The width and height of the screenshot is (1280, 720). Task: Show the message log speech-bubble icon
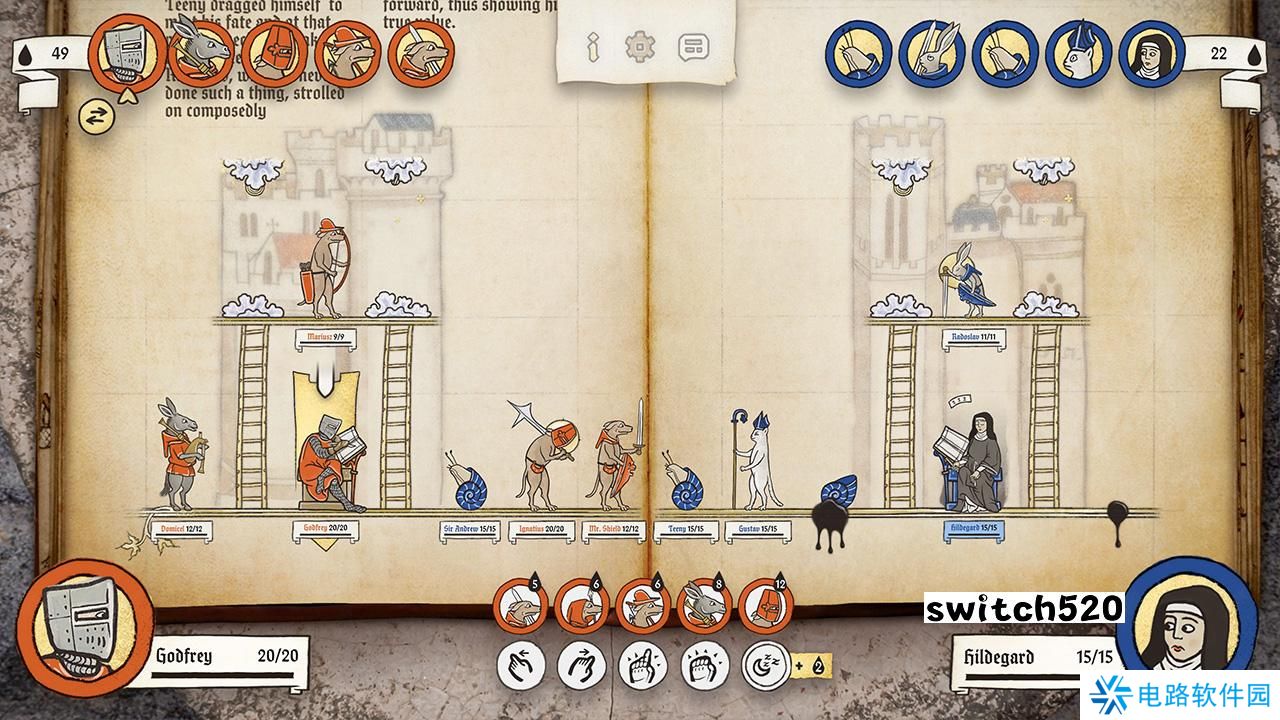(x=692, y=46)
